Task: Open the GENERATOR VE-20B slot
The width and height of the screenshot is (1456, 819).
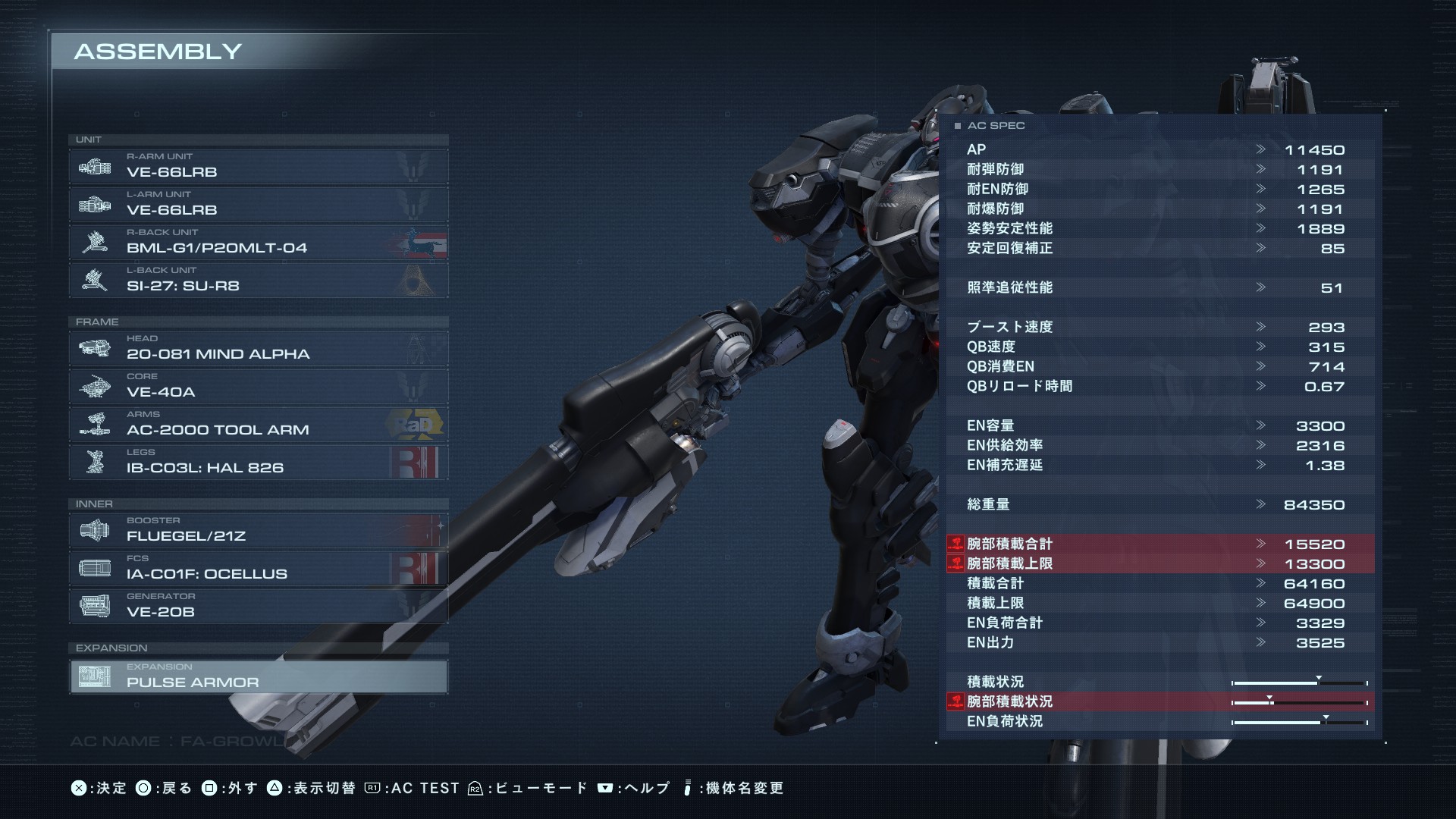Action: click(258, 606)
